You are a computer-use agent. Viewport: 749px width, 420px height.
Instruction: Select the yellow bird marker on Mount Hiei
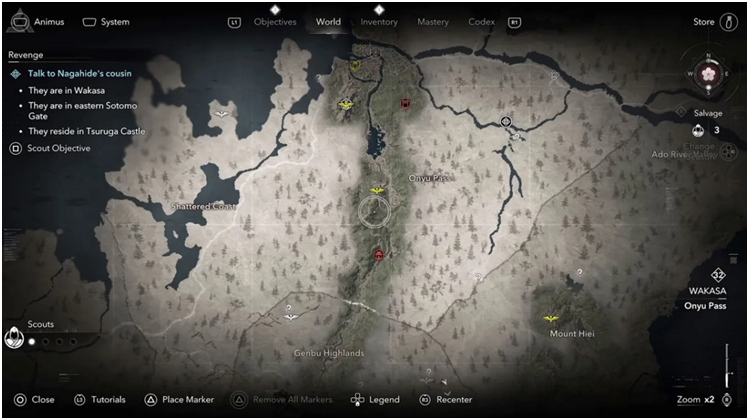(x=549, y=318)
